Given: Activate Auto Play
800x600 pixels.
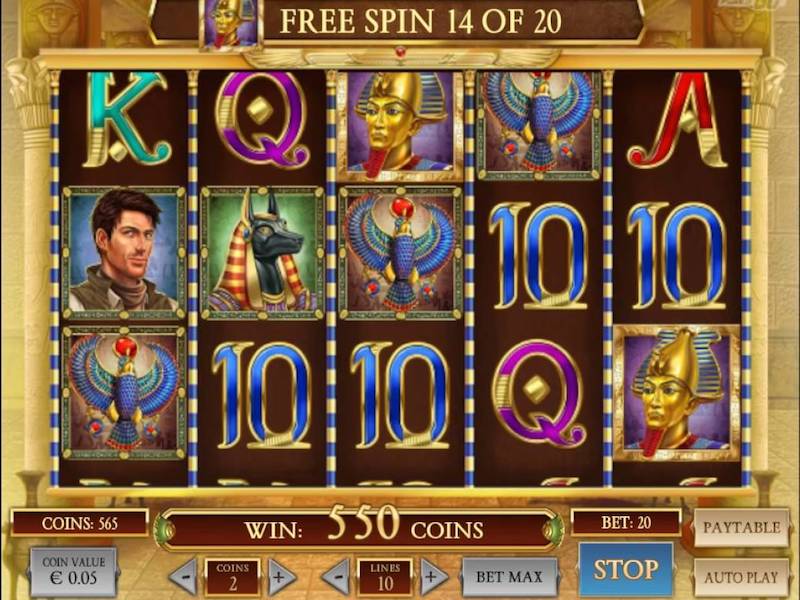Looking at the screenshot, I should 741,577.
